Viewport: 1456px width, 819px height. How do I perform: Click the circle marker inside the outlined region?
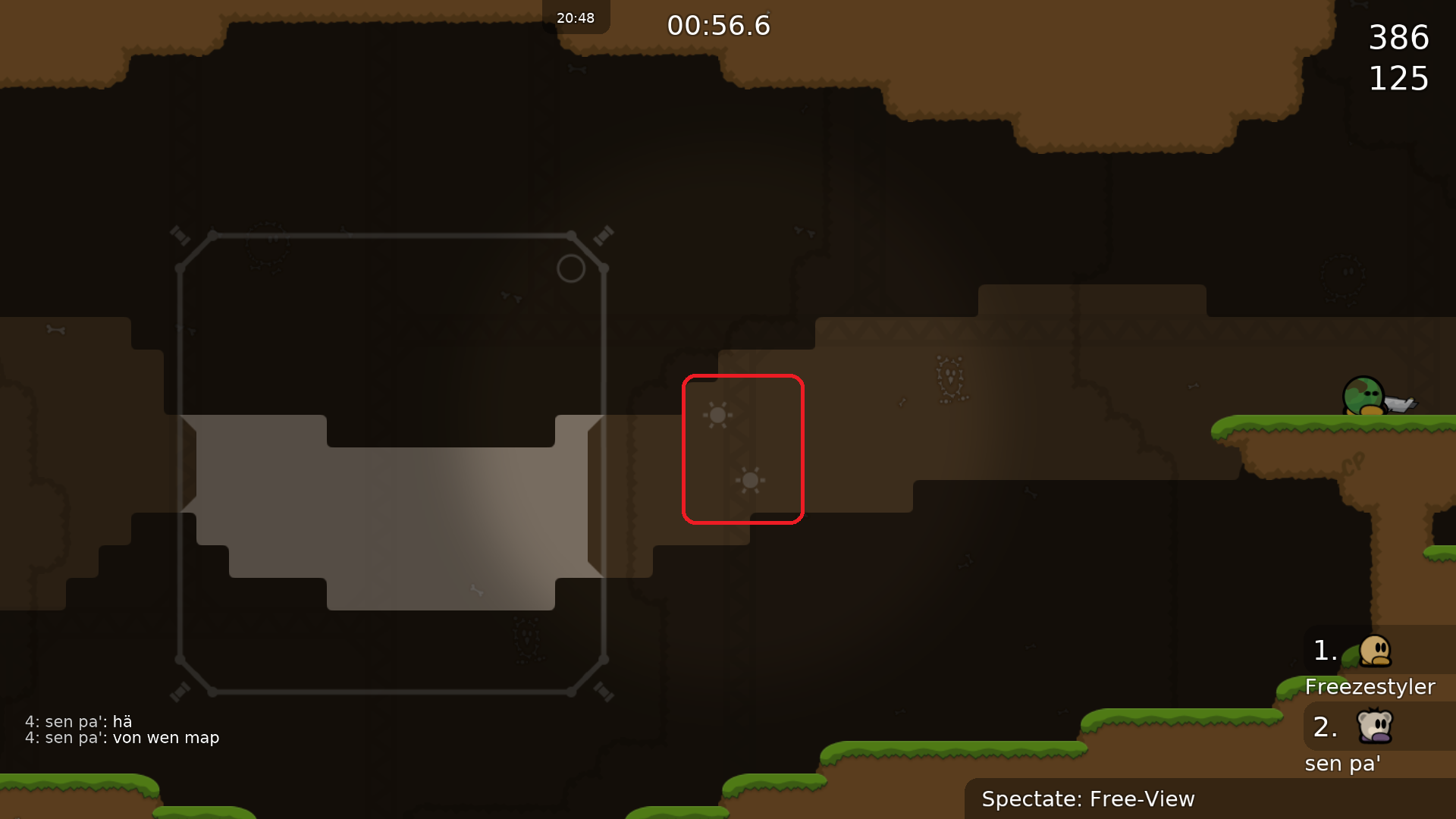tap(572, 268)
